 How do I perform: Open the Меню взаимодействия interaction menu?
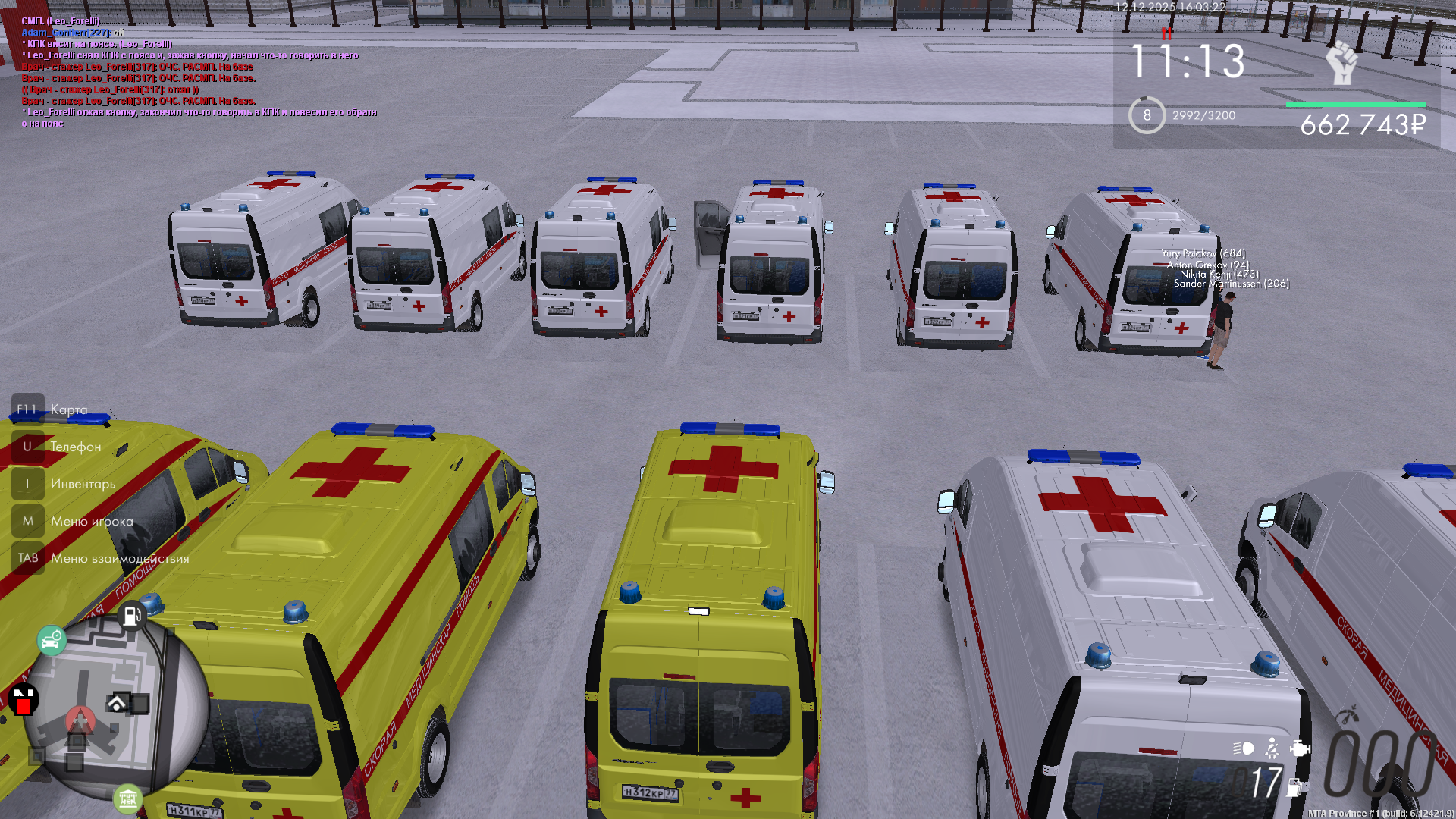[x=120, y=558]
